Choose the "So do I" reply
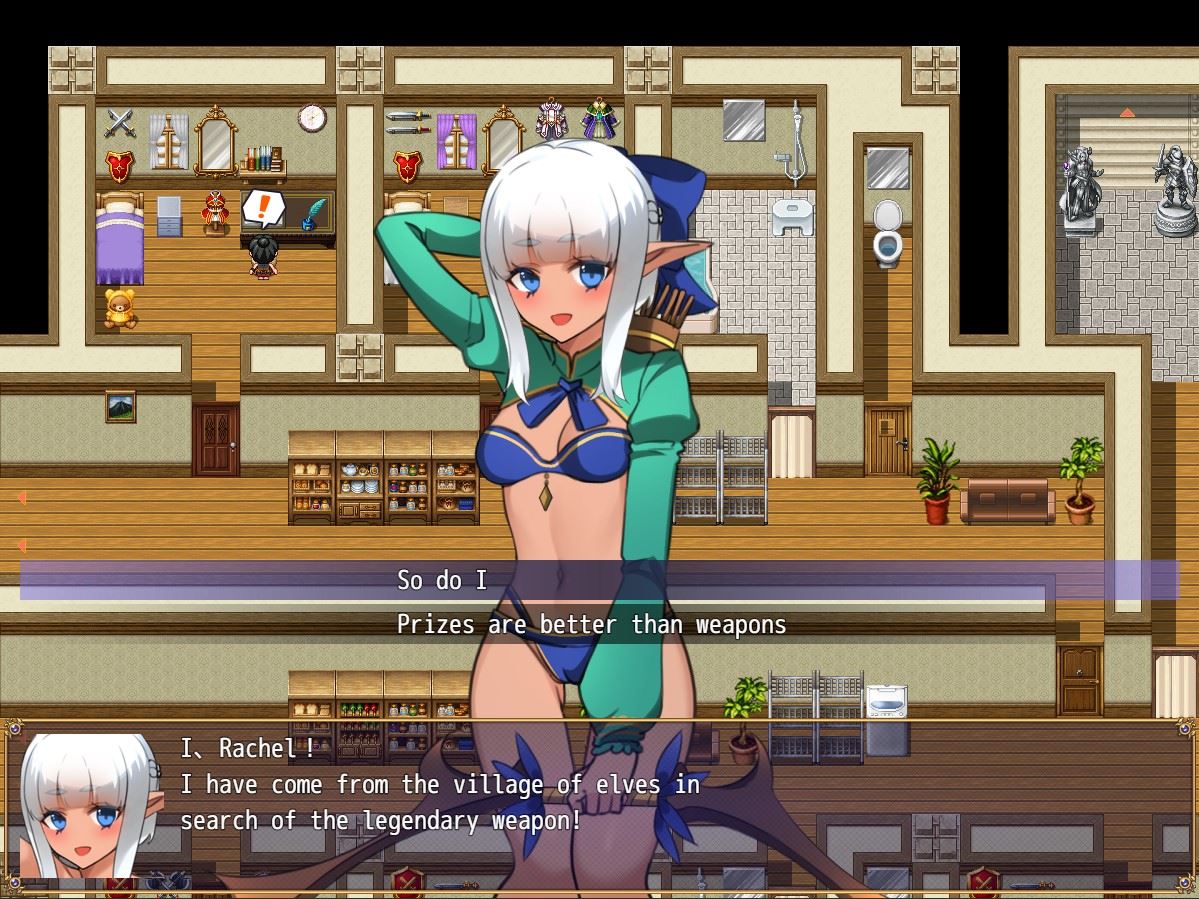Image resolution: width=1199 pixels, height=899 pixels. pos(442,580)
